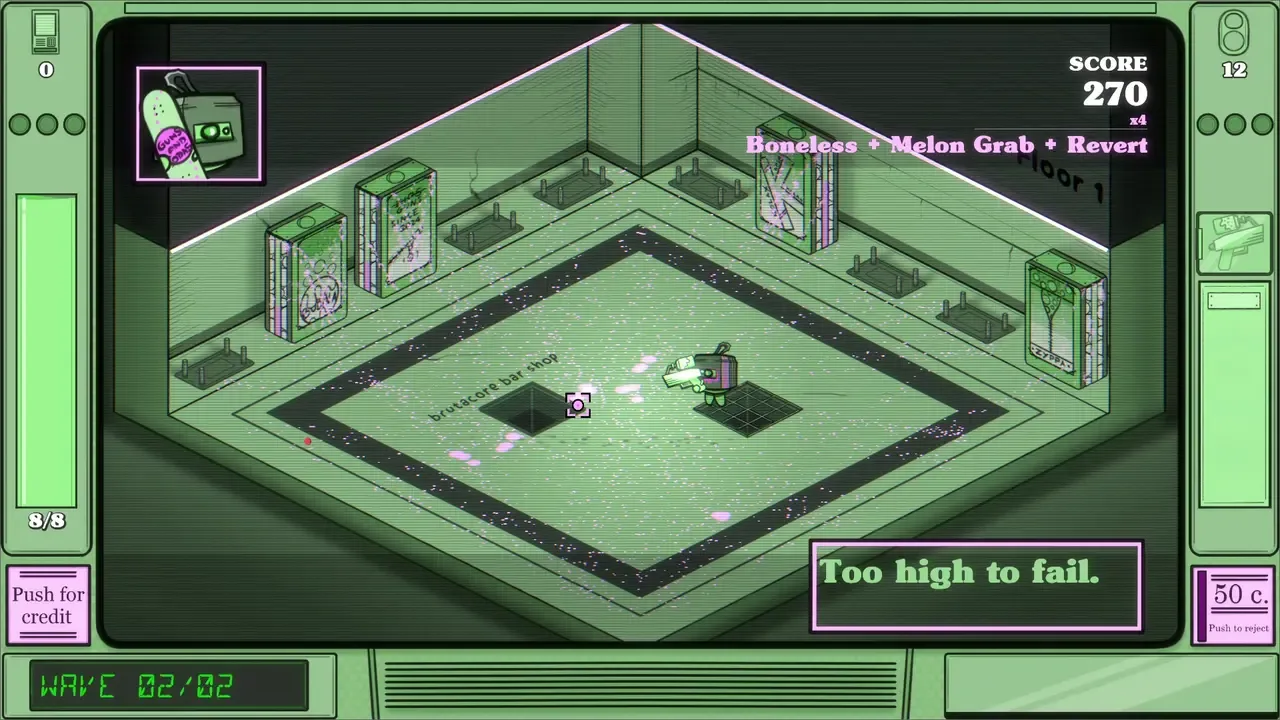Click the computer icon above the zero counter
Image resolution: width=1280 pixels, height=720 pixels.
(x=45, y=33)
